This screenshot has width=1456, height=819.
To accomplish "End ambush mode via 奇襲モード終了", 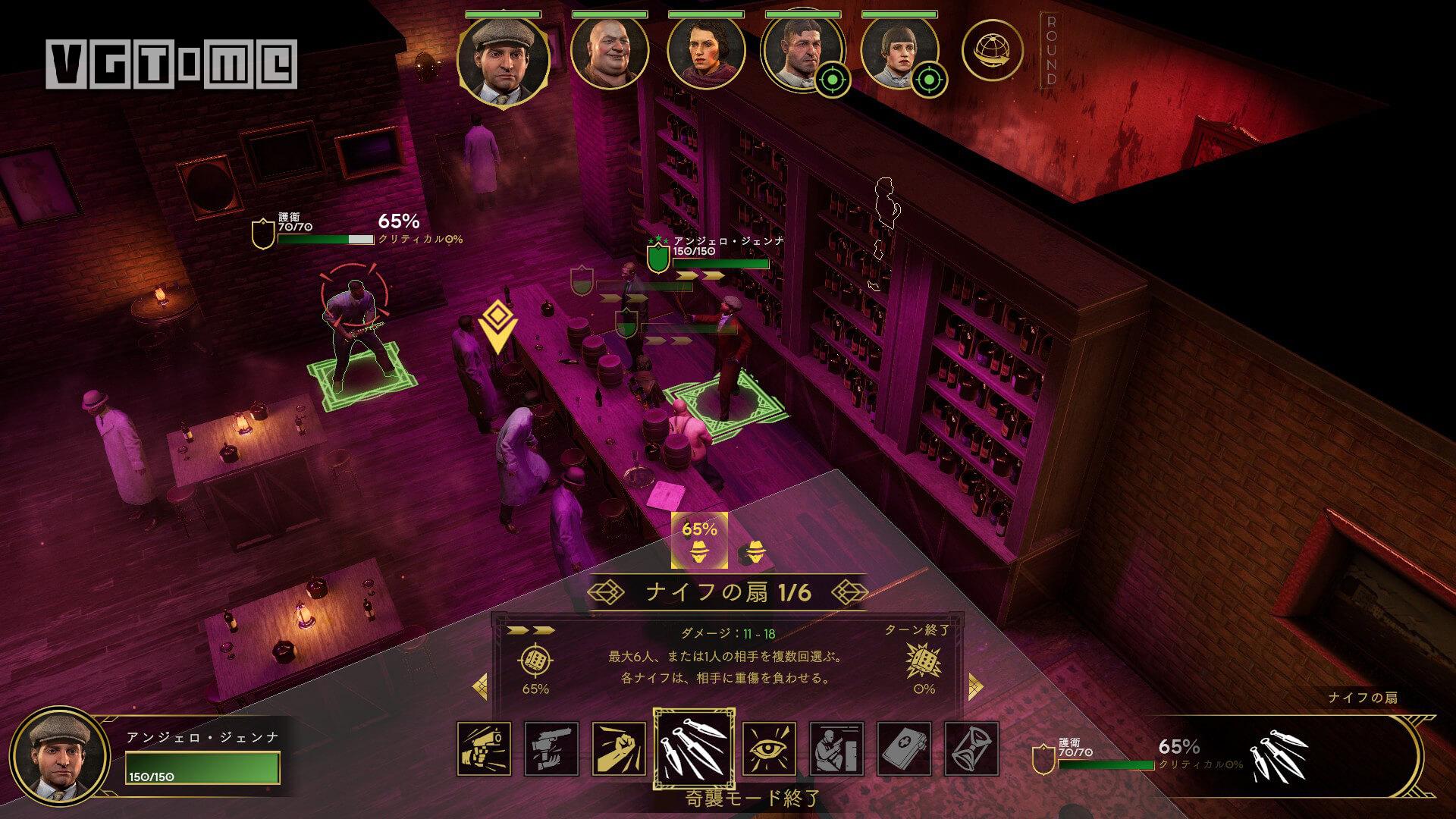I will [742, 798].
